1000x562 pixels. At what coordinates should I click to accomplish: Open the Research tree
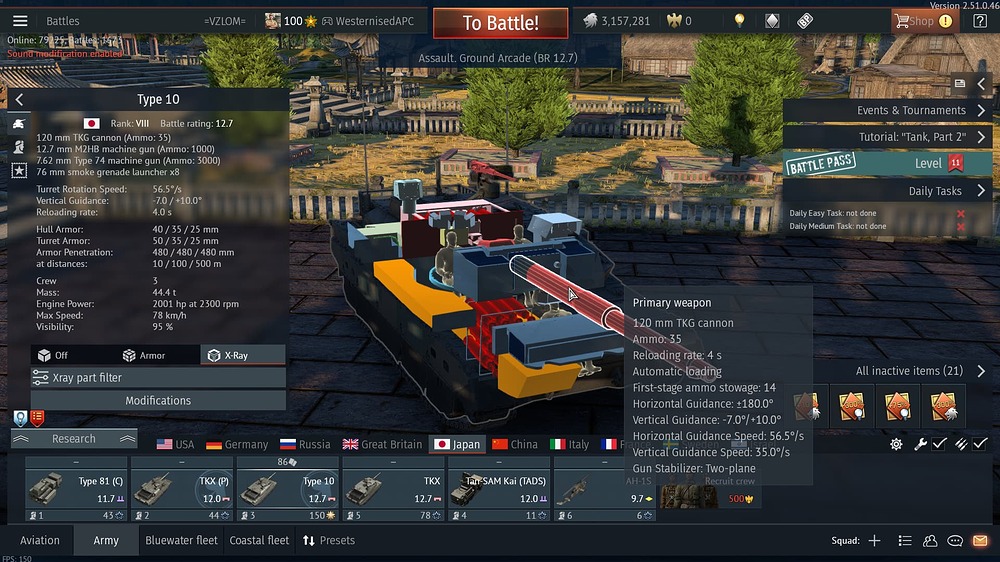74,438
